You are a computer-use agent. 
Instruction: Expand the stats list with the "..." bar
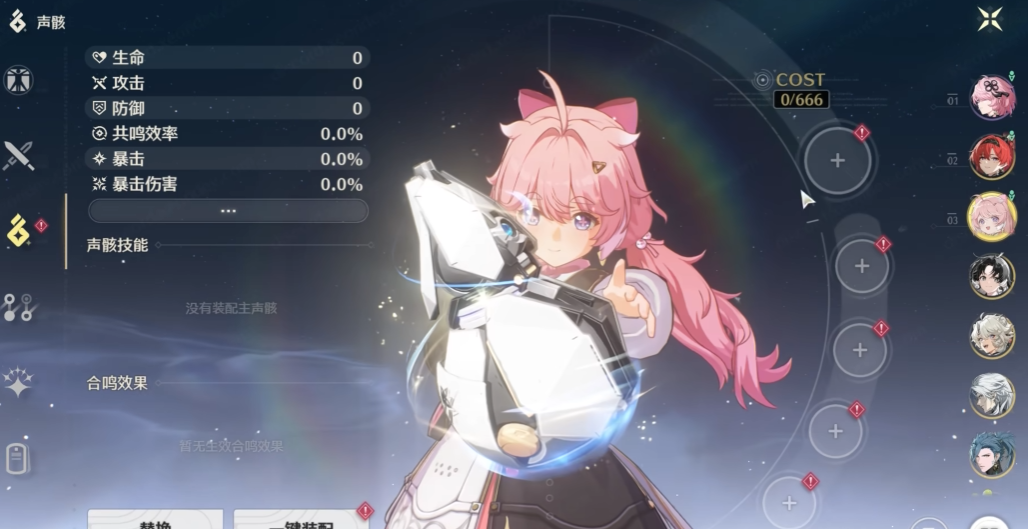[228, 211]
